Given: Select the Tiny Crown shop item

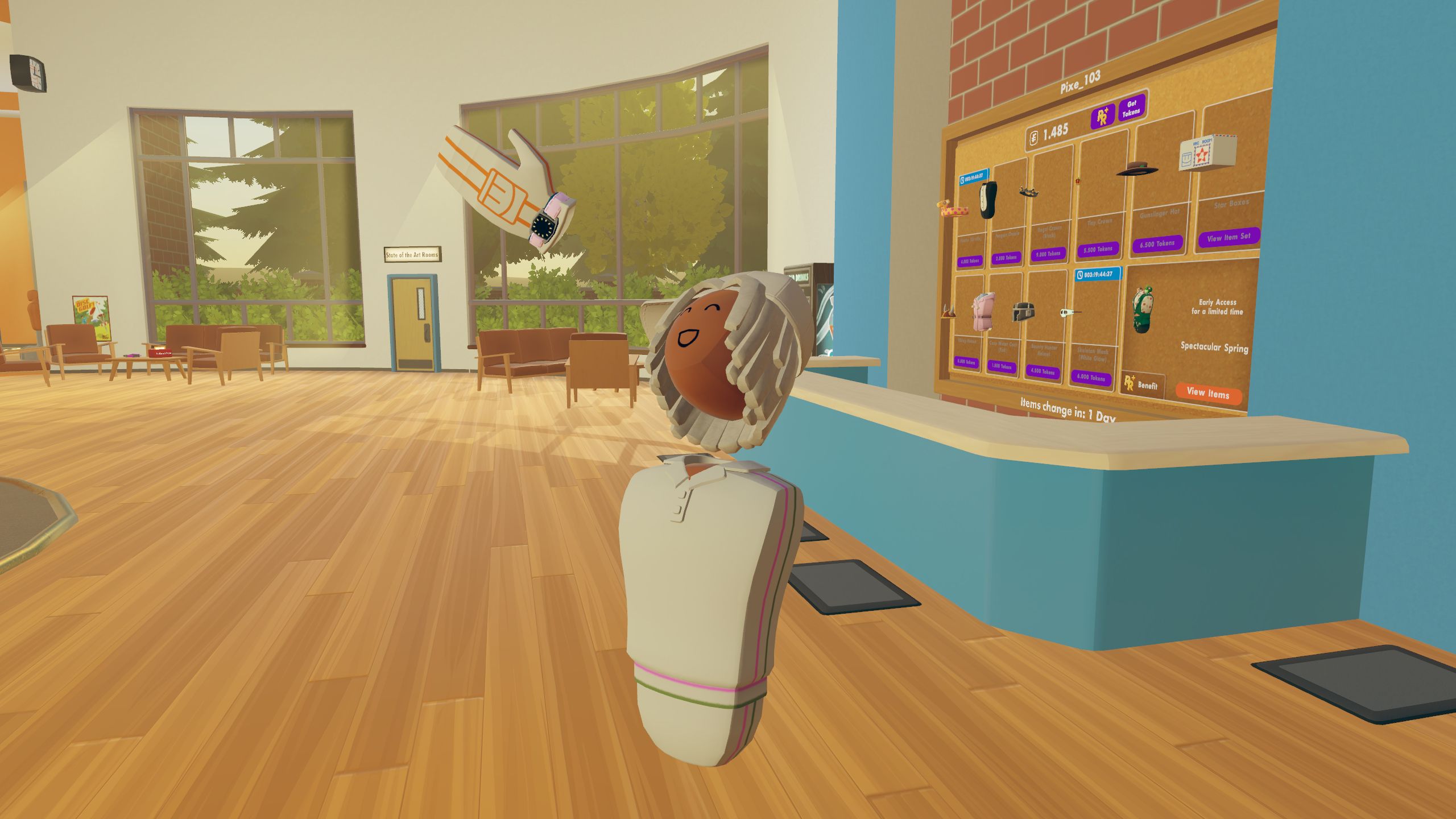Looking at the screenshot, I should [x=1077, y=180].
